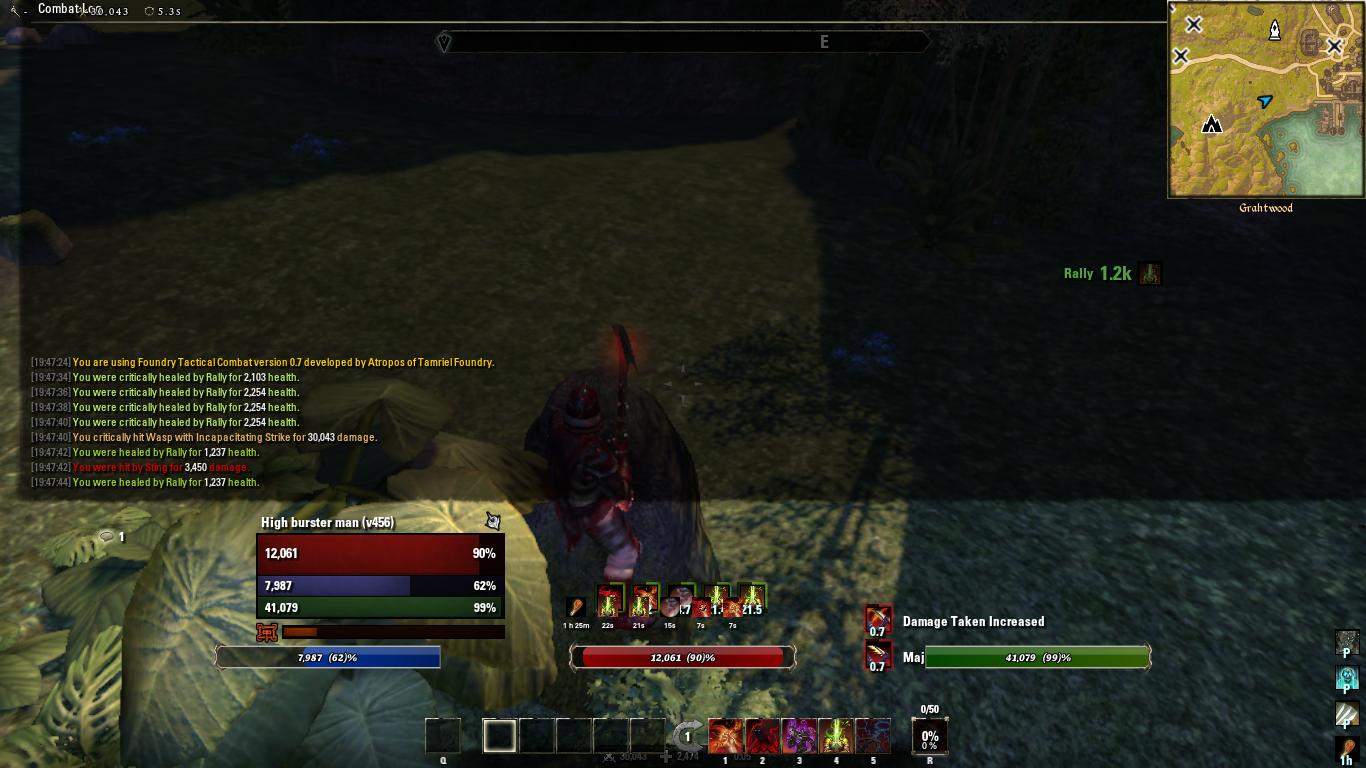
Task: Open the buff timer icon showing 22s
Action: point(610,600)
